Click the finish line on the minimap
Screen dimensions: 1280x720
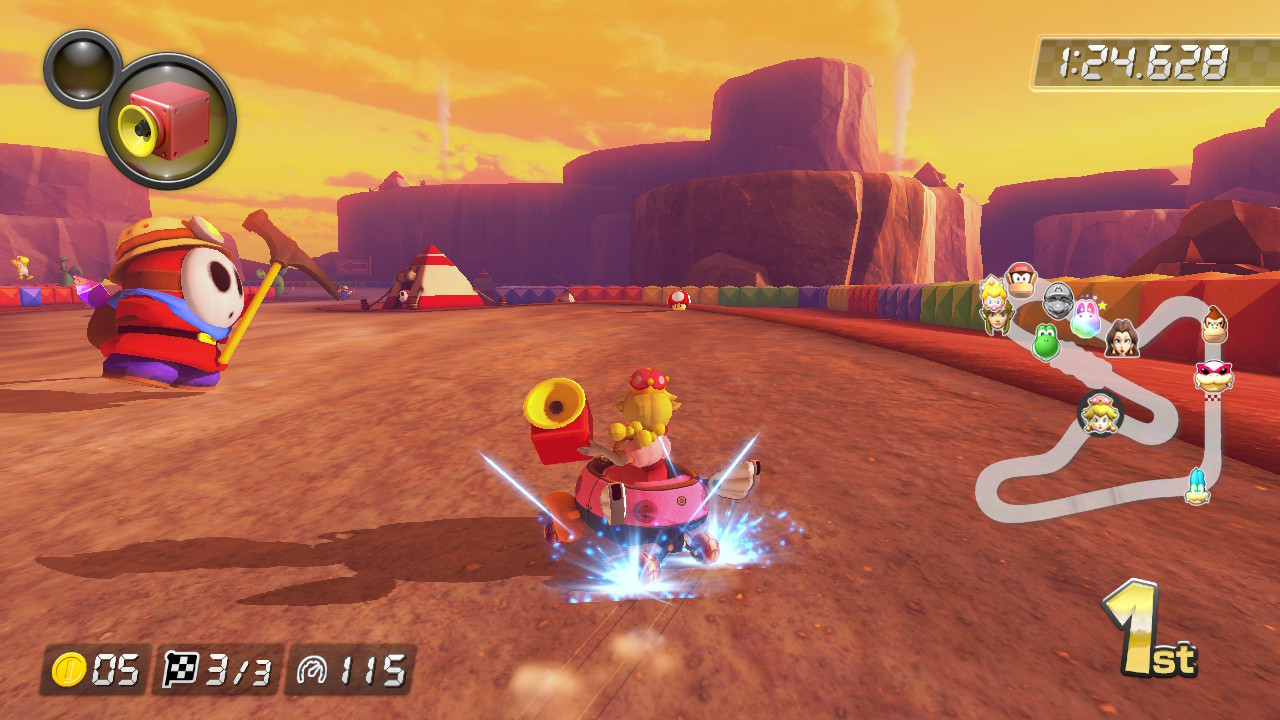(1213, 399)
